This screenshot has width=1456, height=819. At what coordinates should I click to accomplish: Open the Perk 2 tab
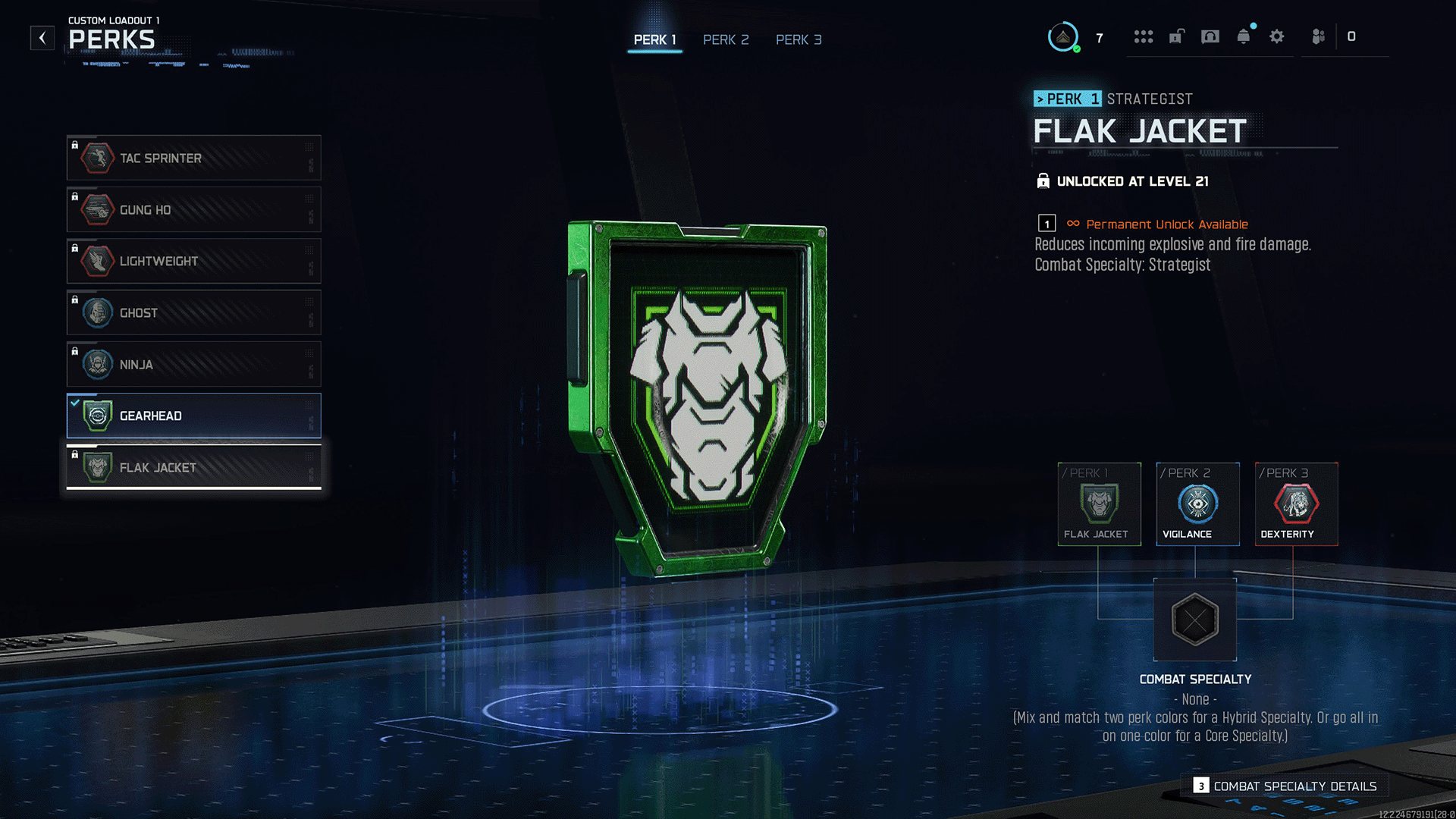[725, 39]
